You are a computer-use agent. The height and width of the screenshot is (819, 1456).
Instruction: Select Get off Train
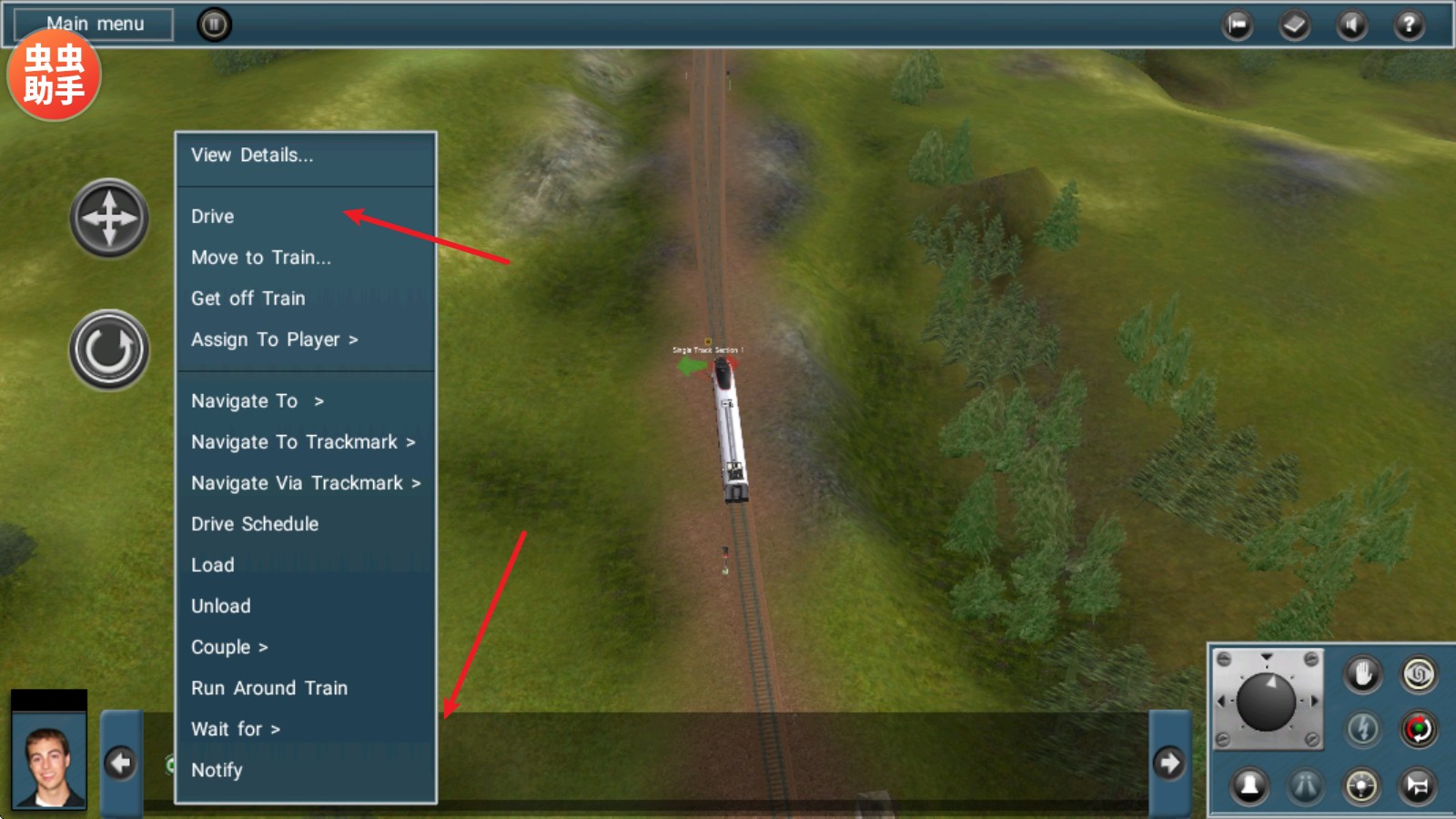click(x=248, y=298)
